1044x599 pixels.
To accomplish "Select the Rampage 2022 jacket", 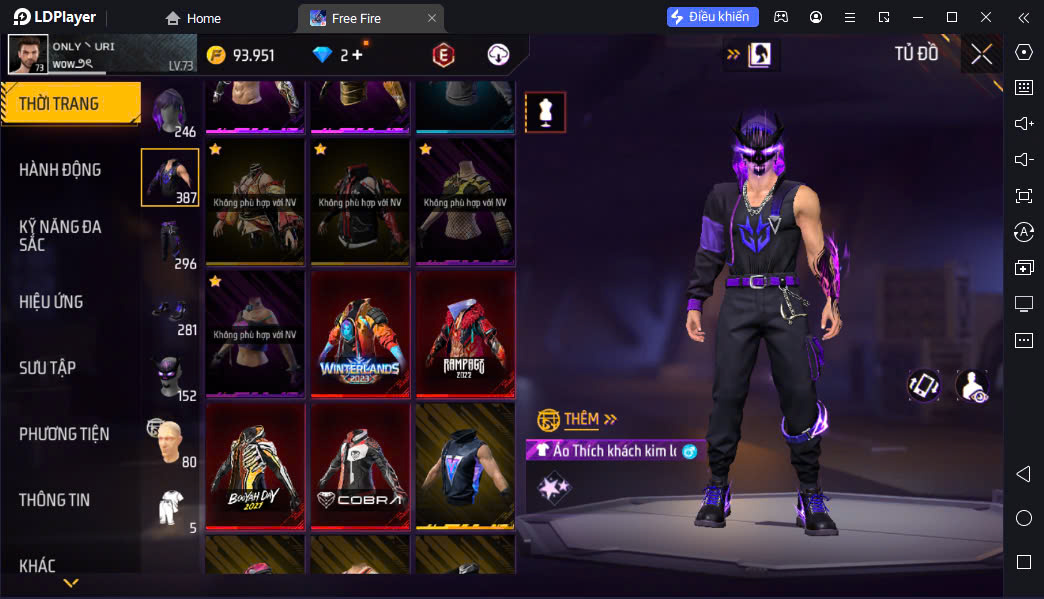I will (x=464, y=333).
